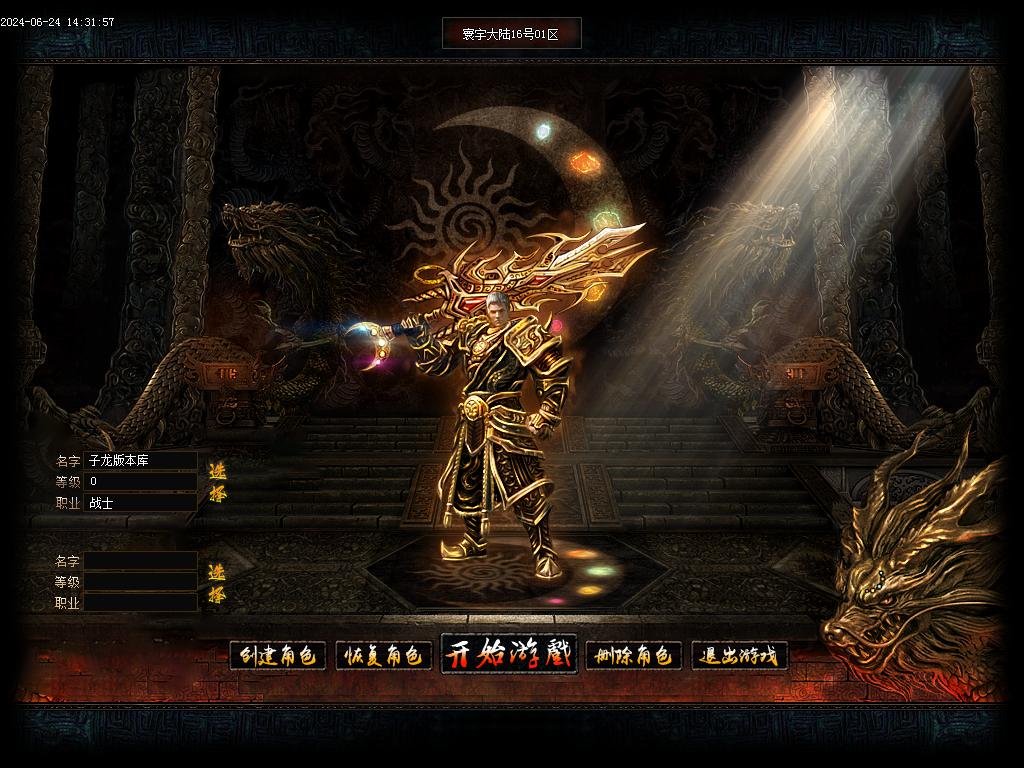
Task: Exit via the 退出游戏 button
Action: pyautogui.click(x=740, y=656)
